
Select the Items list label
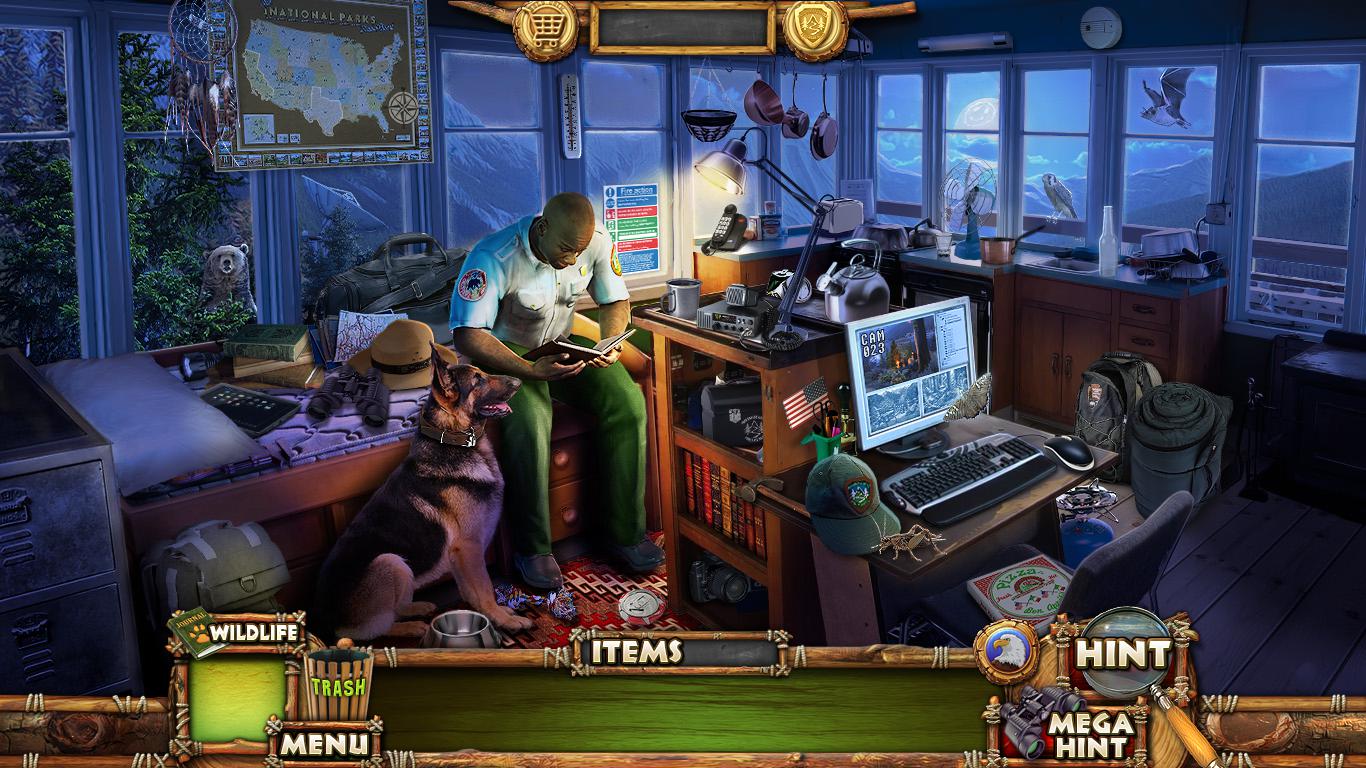pyautogui.click(x=636, y=652)
